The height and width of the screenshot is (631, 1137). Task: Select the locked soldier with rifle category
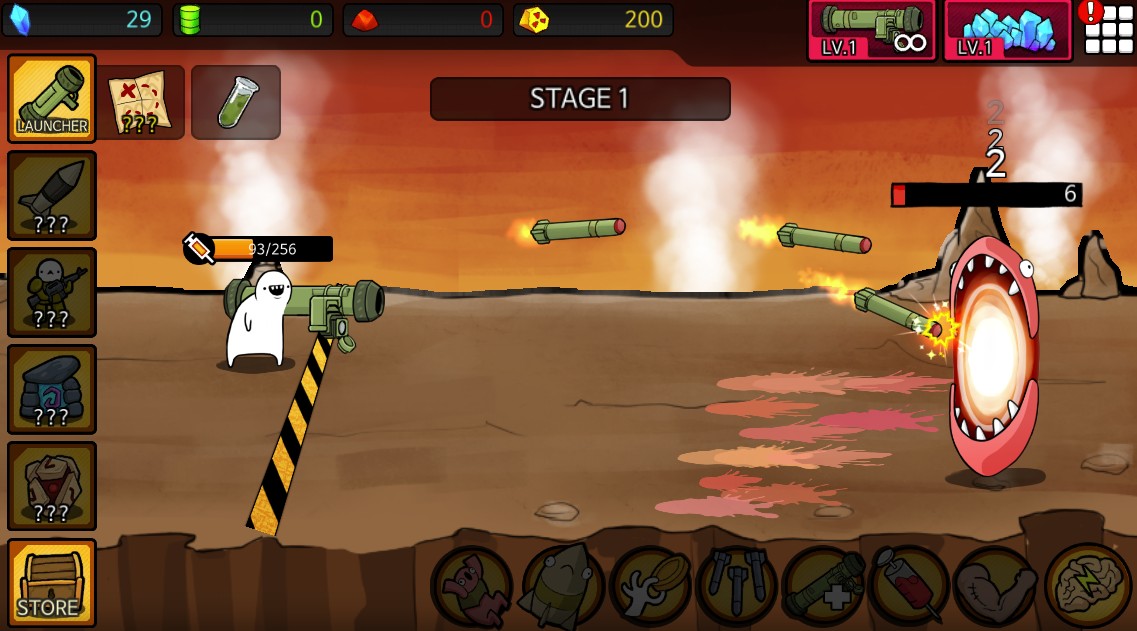tap(52, 292)
